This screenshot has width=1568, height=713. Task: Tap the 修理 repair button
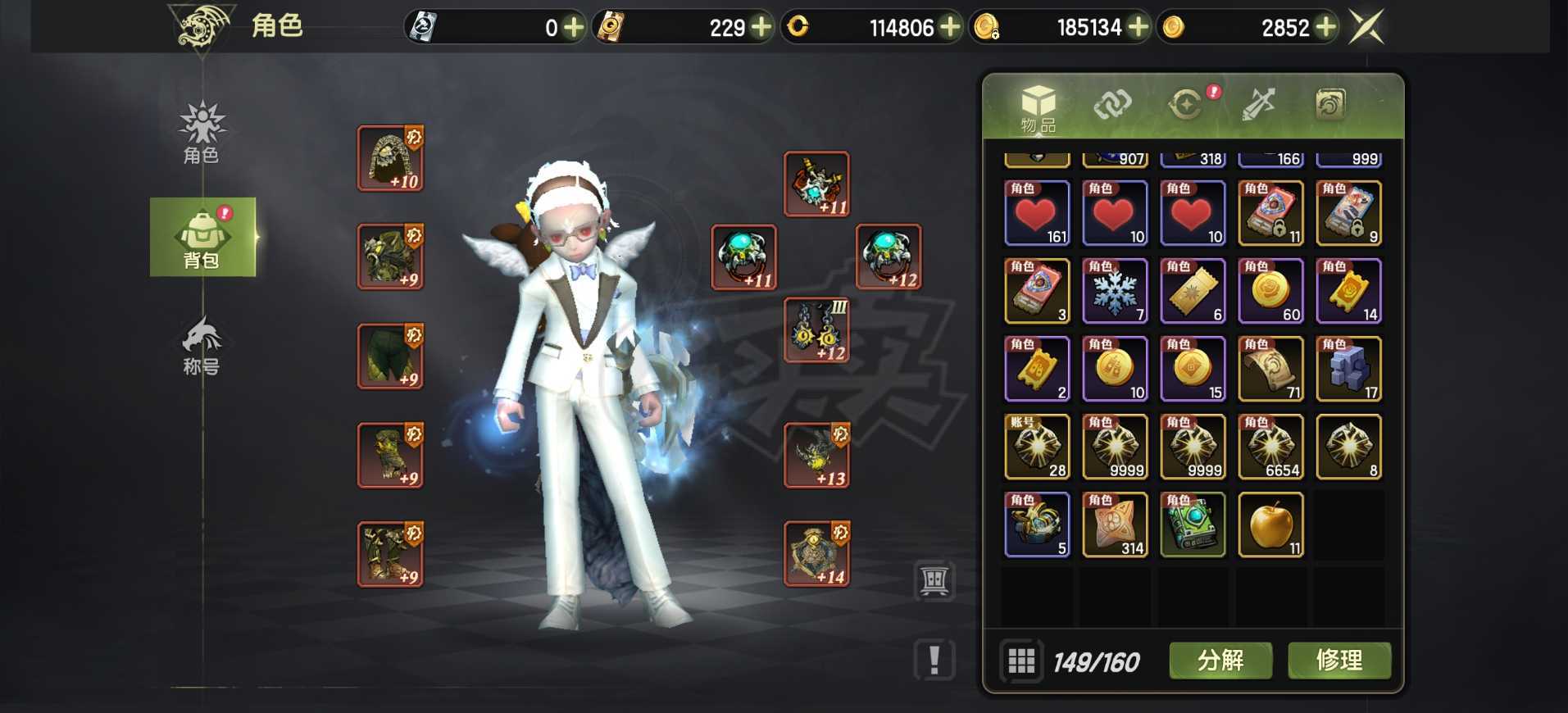click(x=1338, y=661)
